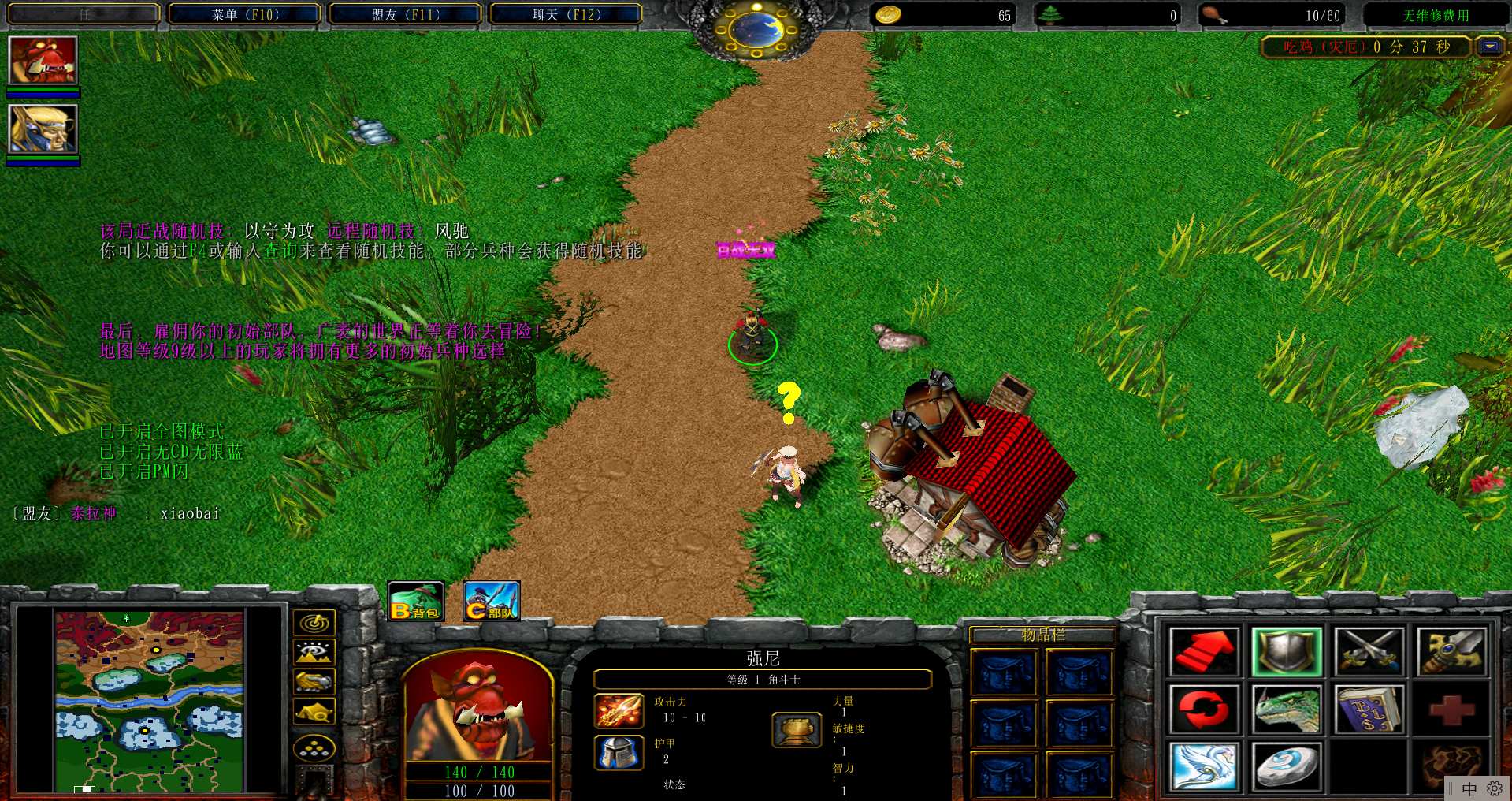Collapse the 吃鸡 timer board arrow button

[1489, 47]
